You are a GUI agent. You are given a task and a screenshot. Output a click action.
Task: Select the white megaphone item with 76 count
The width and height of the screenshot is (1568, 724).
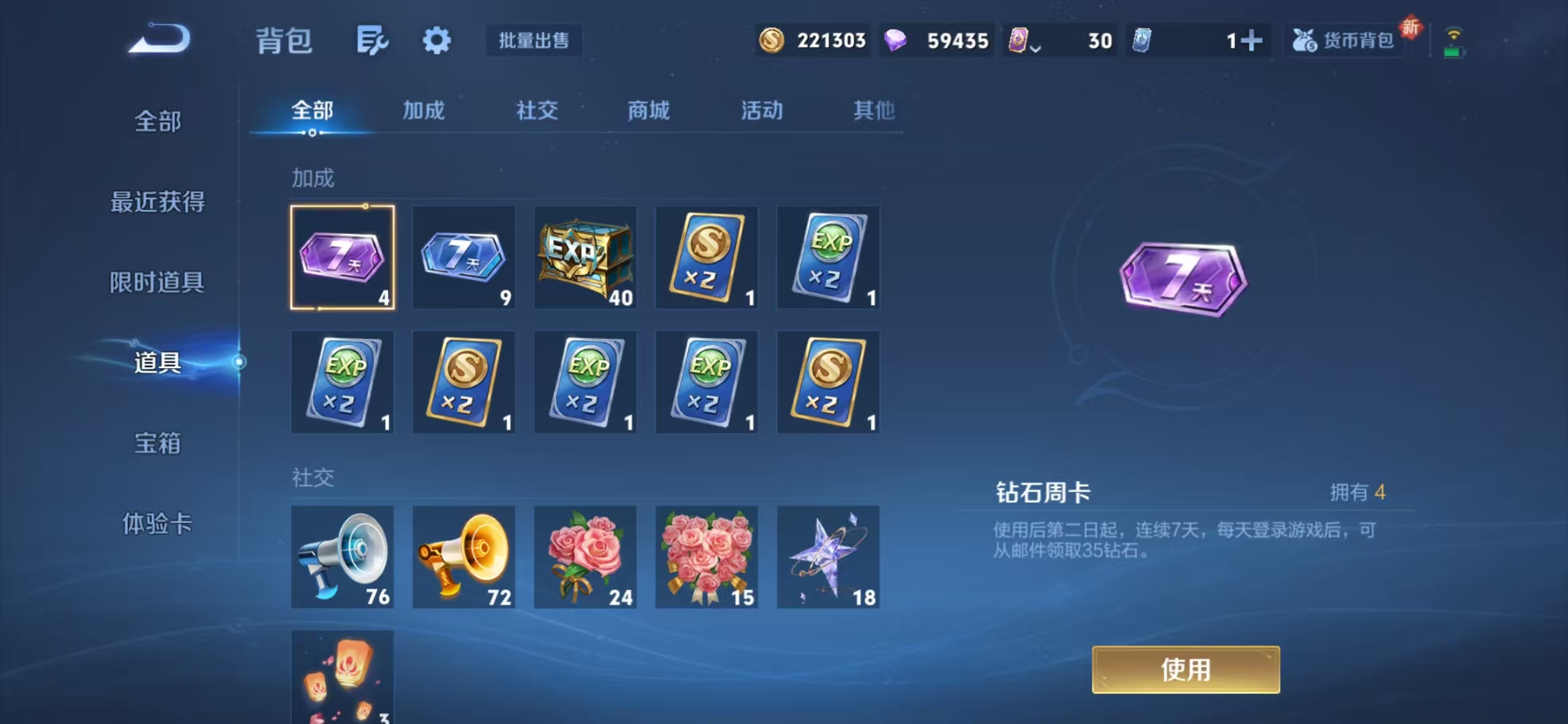click(x=342, y=556)
